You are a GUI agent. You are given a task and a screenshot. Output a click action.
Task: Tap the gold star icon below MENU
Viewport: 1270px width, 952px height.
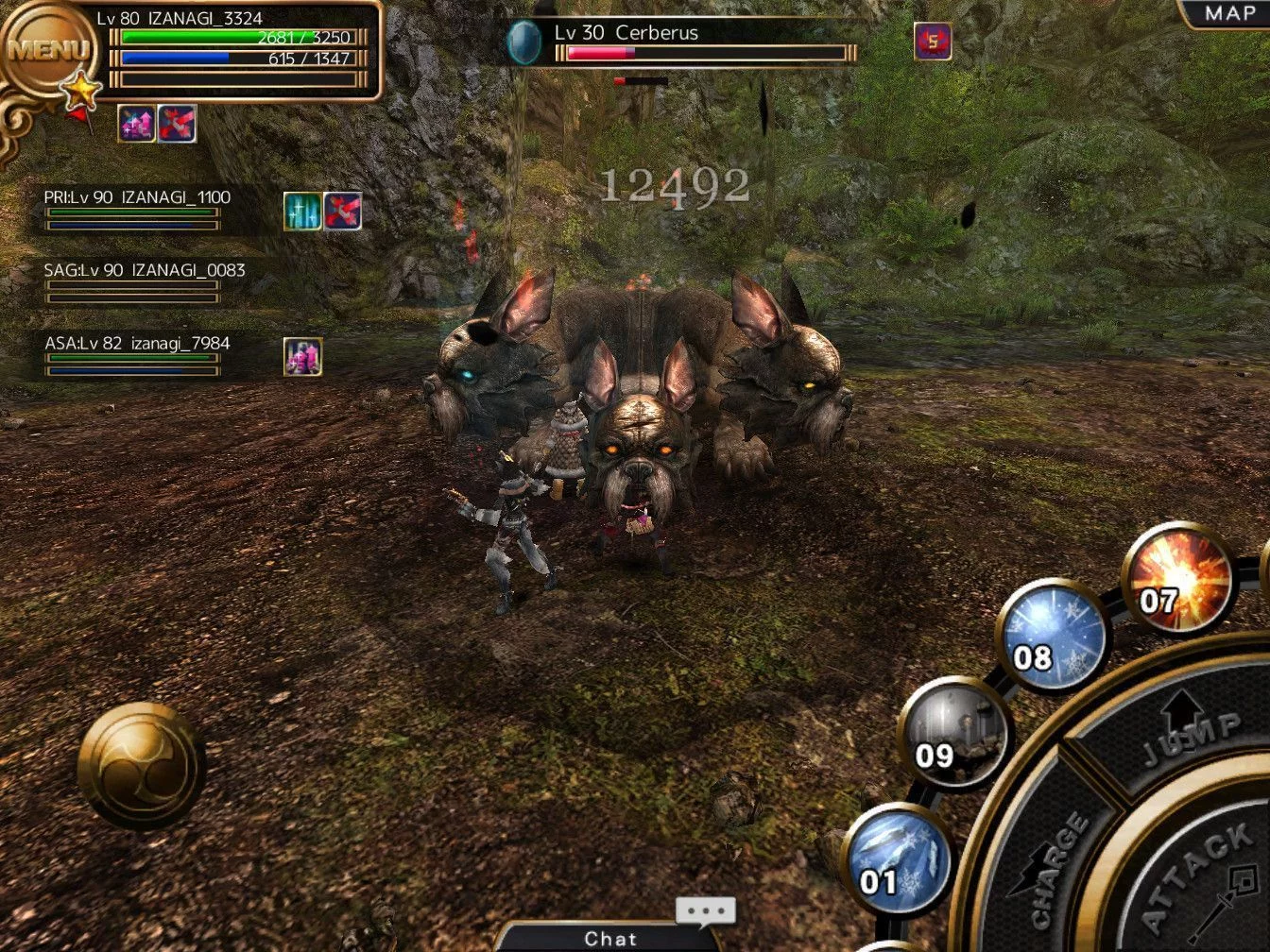tap(81, 92)
